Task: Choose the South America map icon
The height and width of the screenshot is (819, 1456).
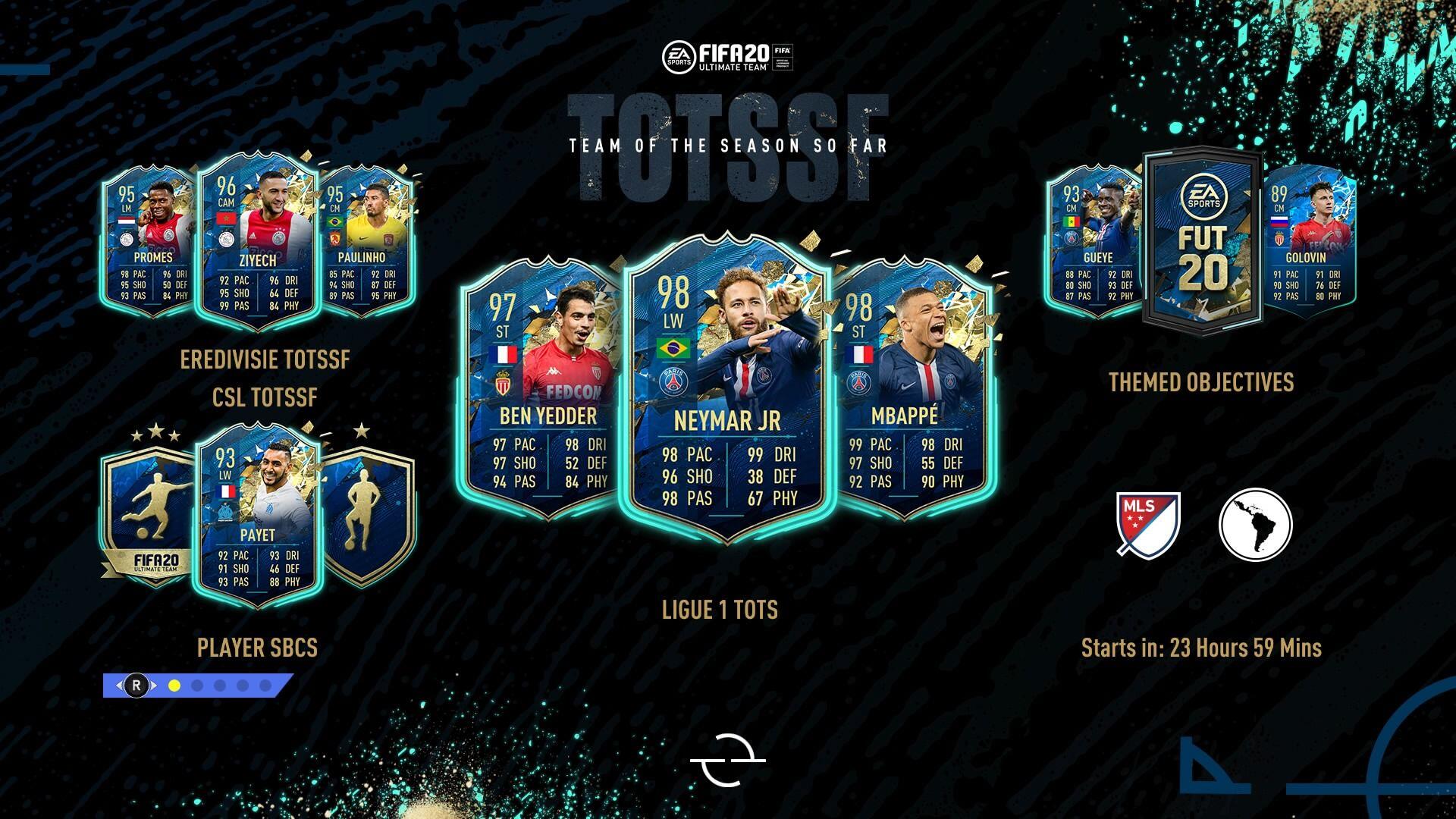Action: 1255,523
